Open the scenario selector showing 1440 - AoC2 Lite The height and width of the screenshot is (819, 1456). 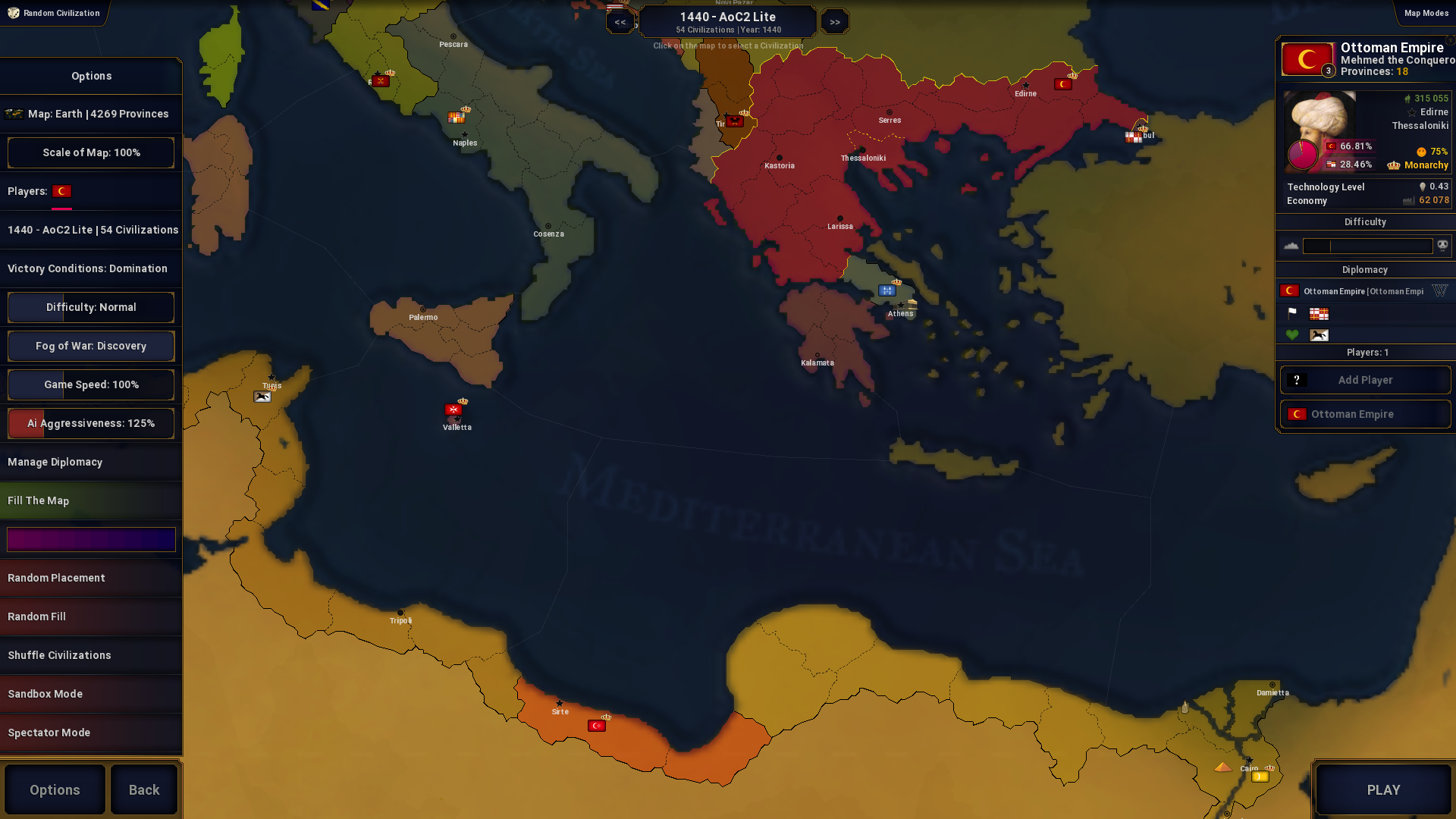727,20
